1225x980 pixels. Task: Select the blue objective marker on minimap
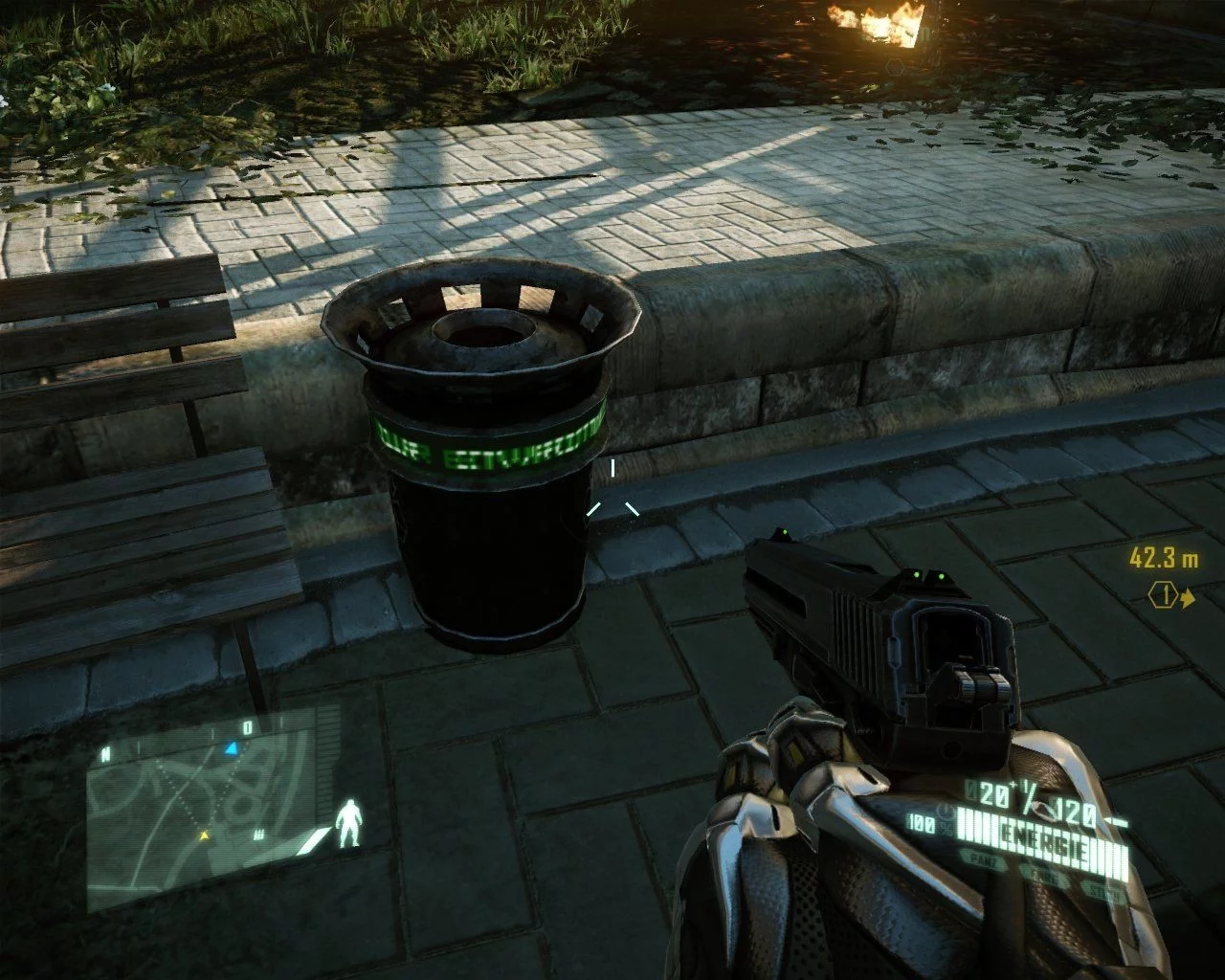point(231,747)
